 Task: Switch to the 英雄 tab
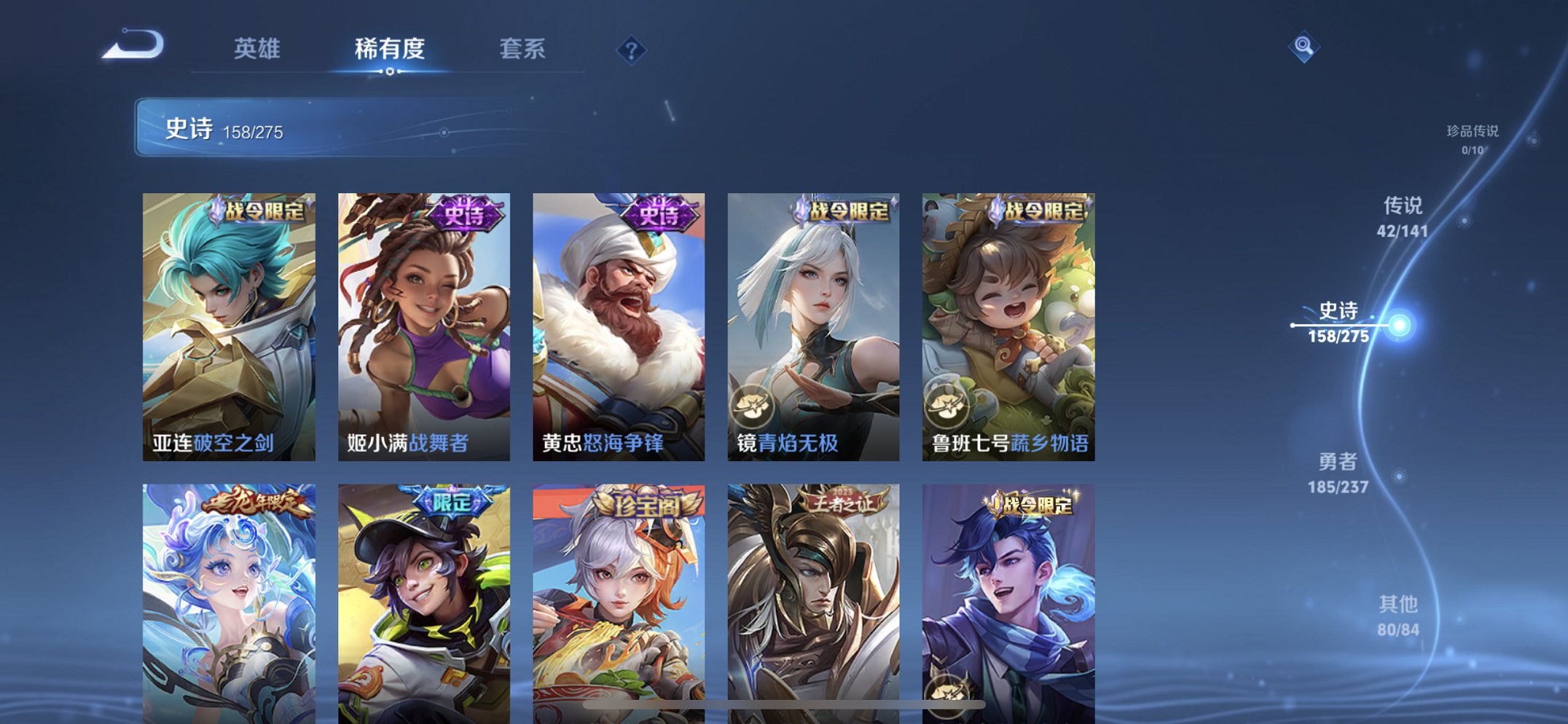258,50
